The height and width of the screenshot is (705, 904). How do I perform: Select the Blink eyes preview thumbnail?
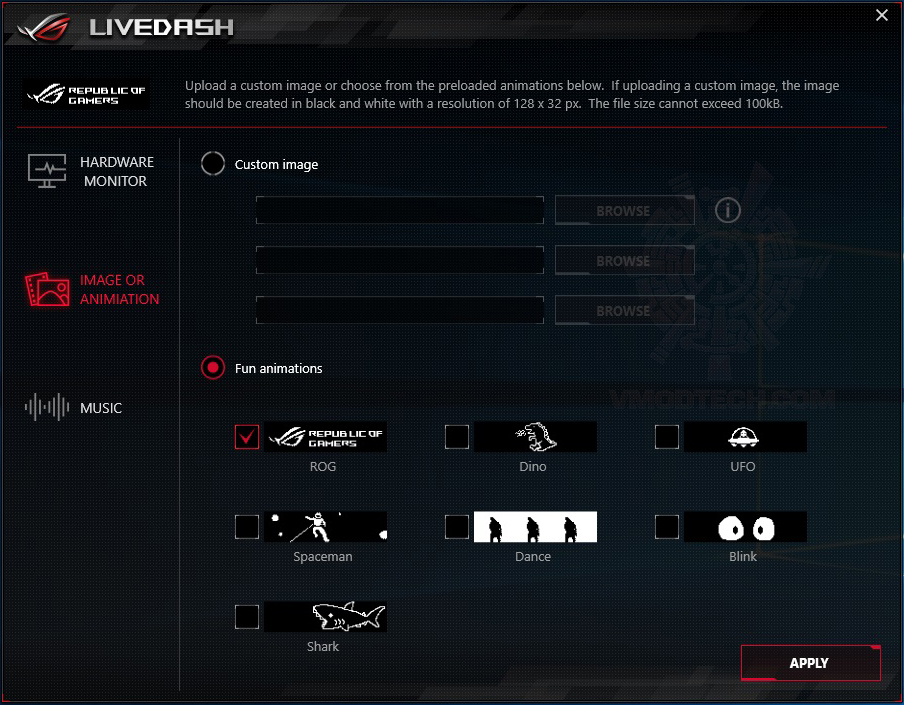745,527
